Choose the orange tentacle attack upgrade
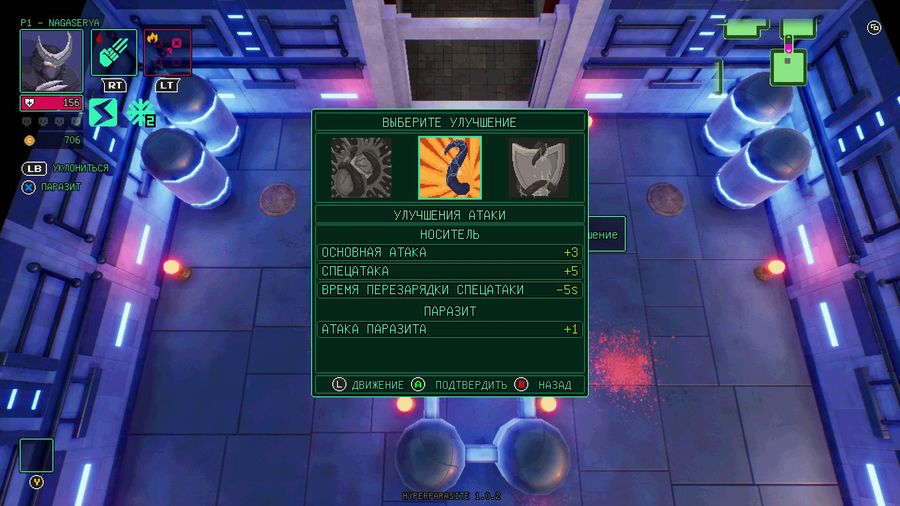 (449, 167)
